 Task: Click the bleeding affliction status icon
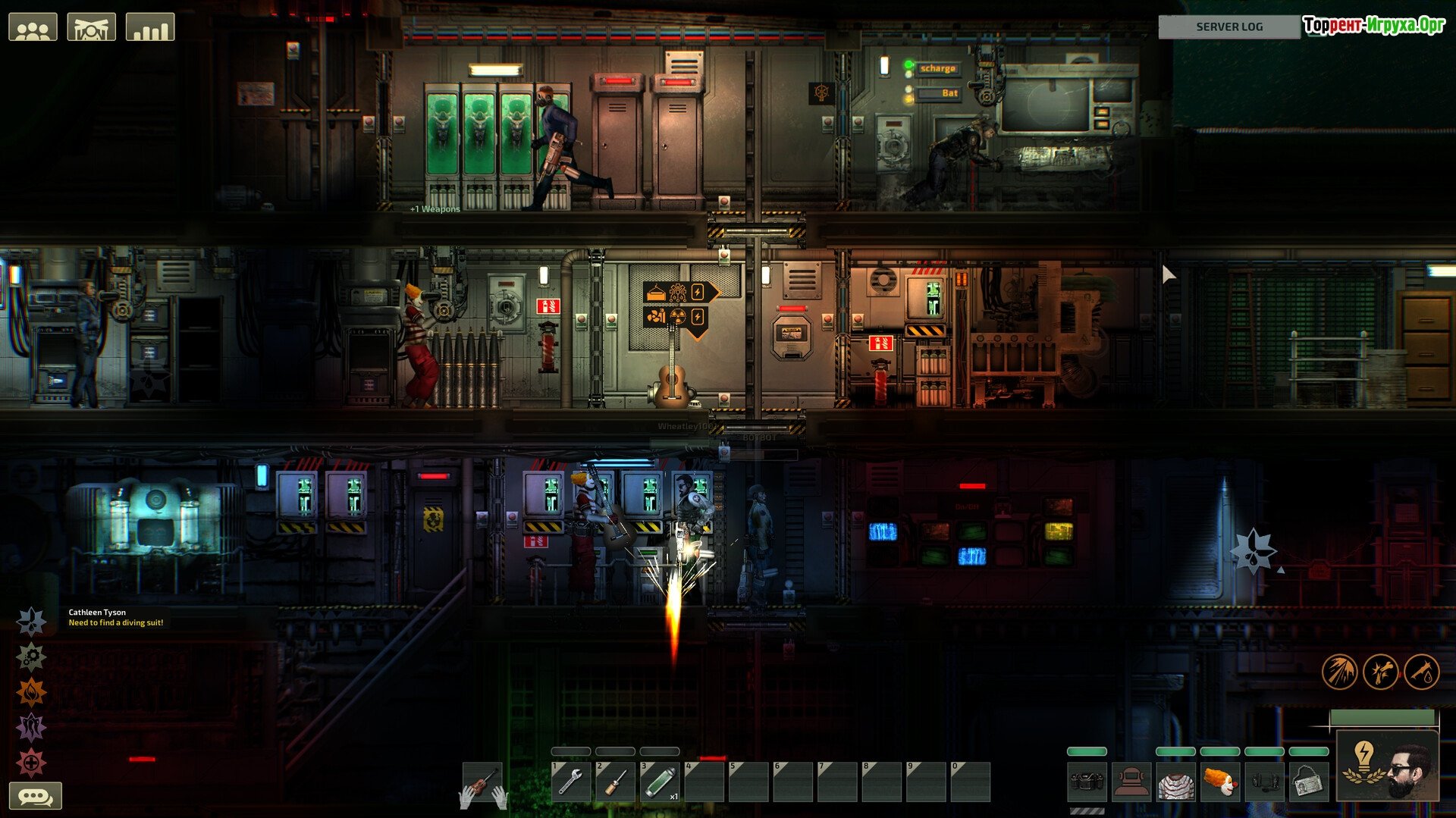1422,672
